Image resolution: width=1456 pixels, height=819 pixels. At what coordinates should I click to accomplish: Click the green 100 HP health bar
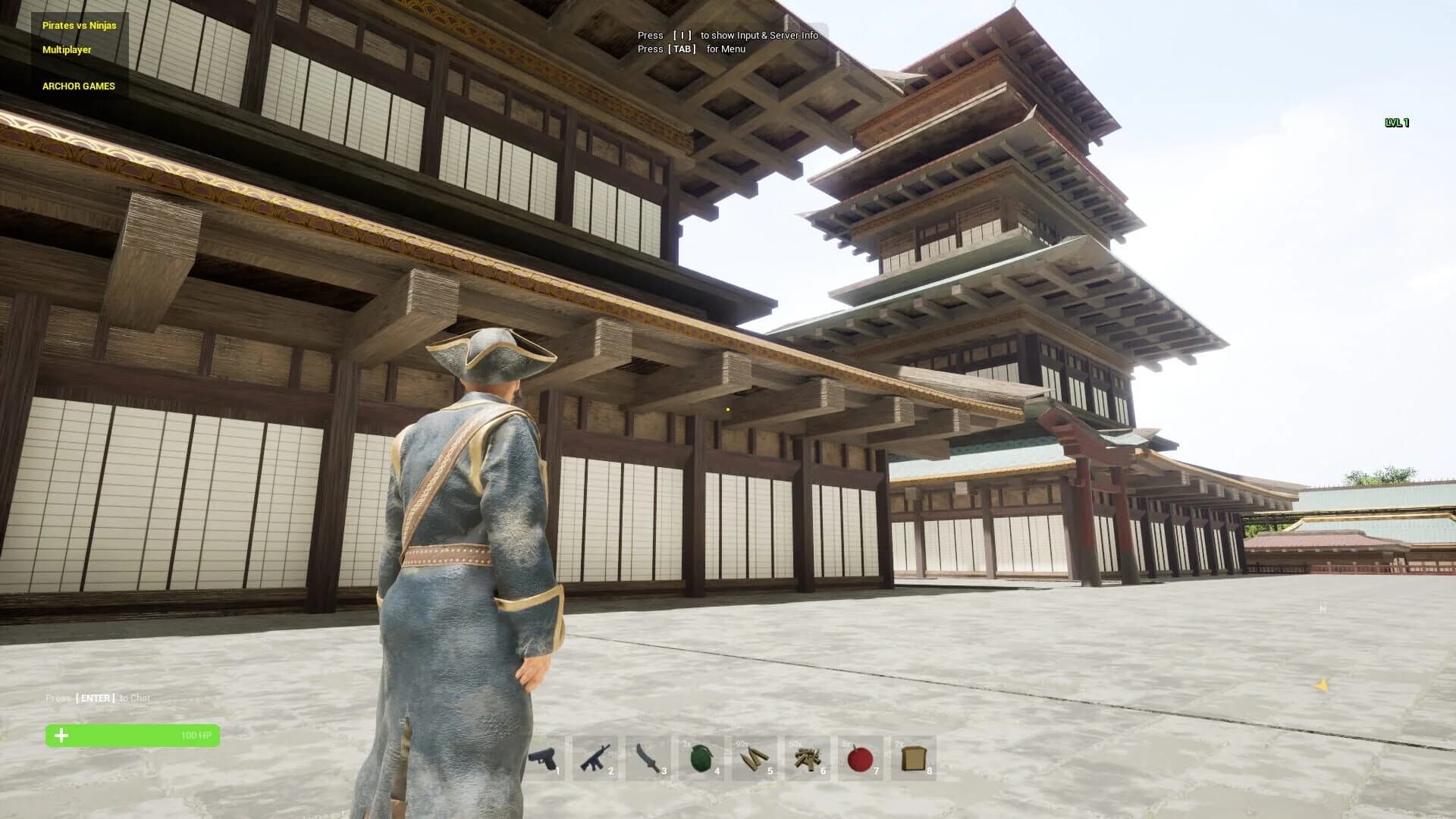[x=133, y=735]
